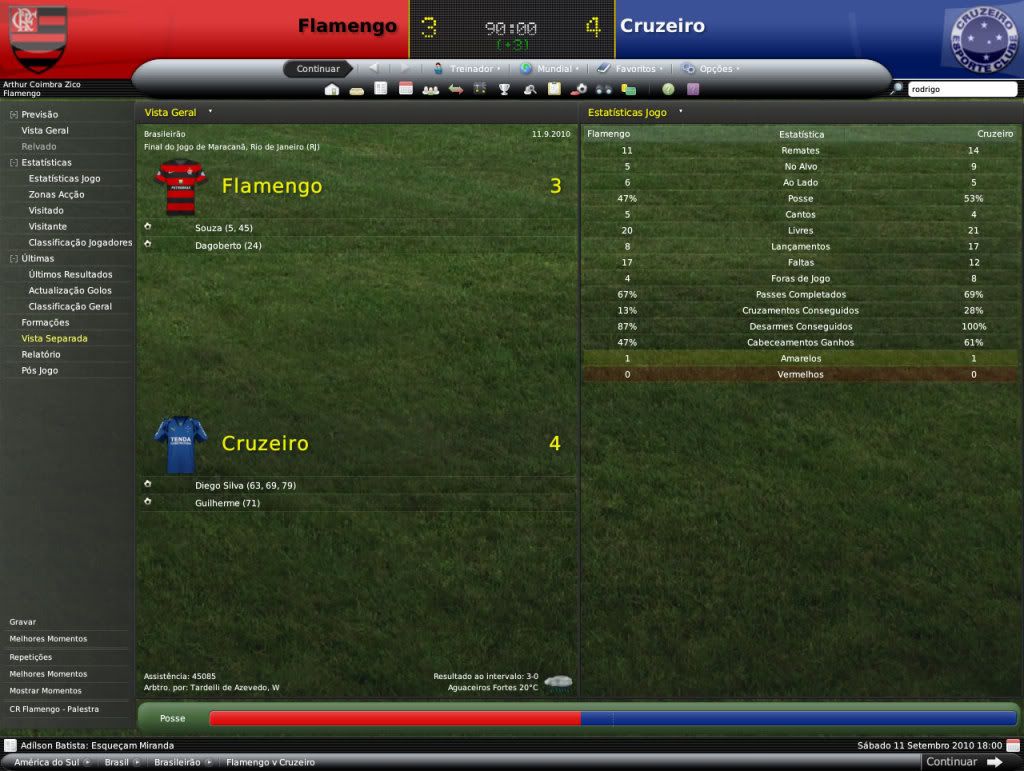The image size is (1024, 771).
Task: Go to the Pós Jogo section
Action: point(39,370)
